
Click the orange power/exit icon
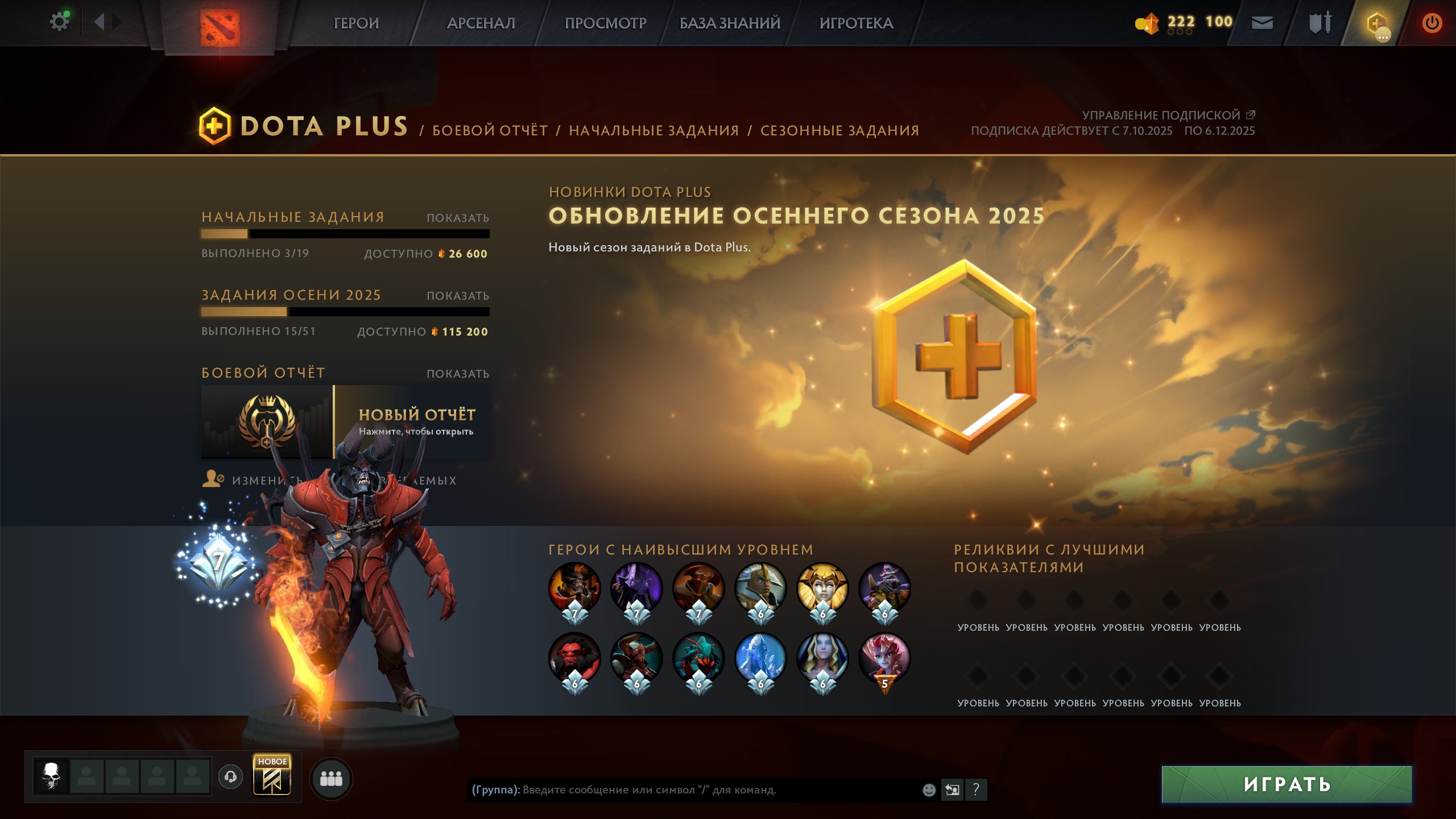point(1432,24)
